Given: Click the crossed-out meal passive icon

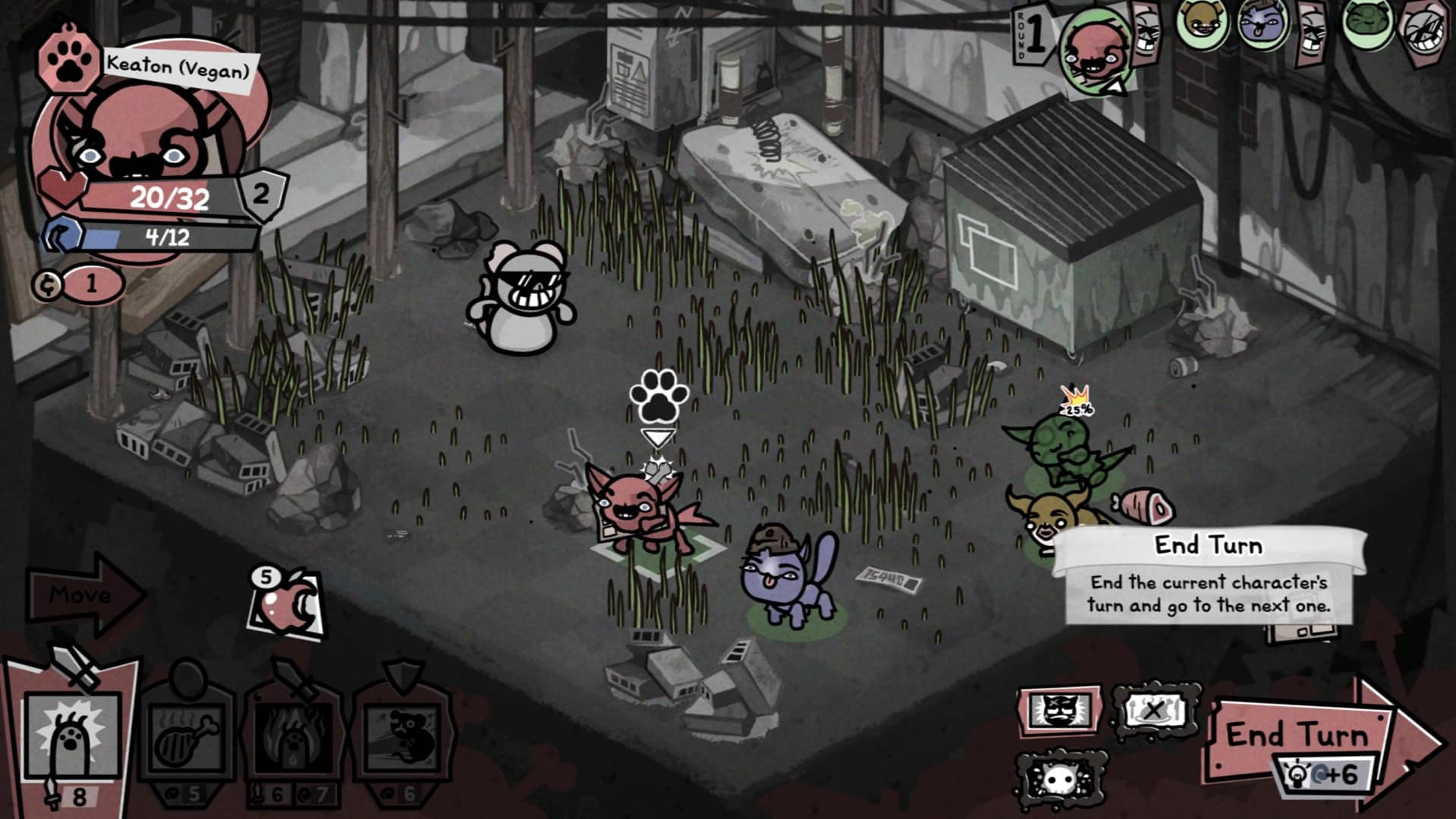Looking at the screenshot, I should [1153, 711].
